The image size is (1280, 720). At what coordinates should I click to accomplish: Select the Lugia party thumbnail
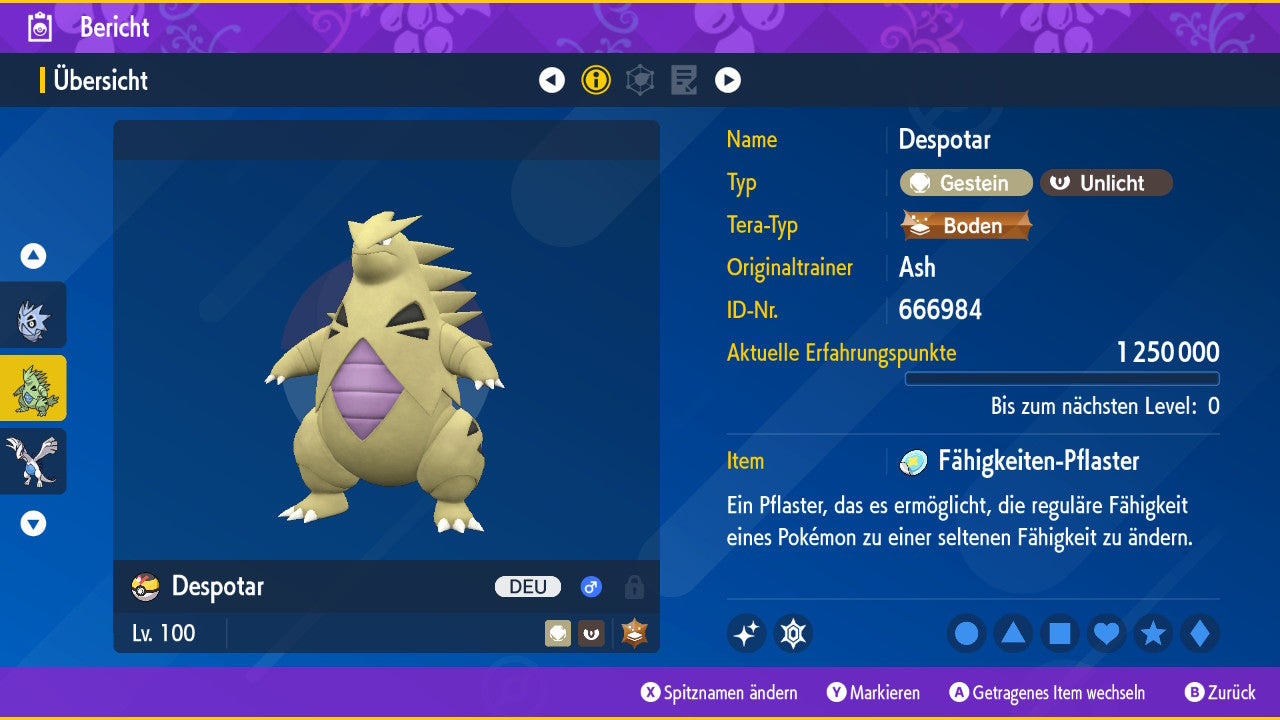pos(33,461)
